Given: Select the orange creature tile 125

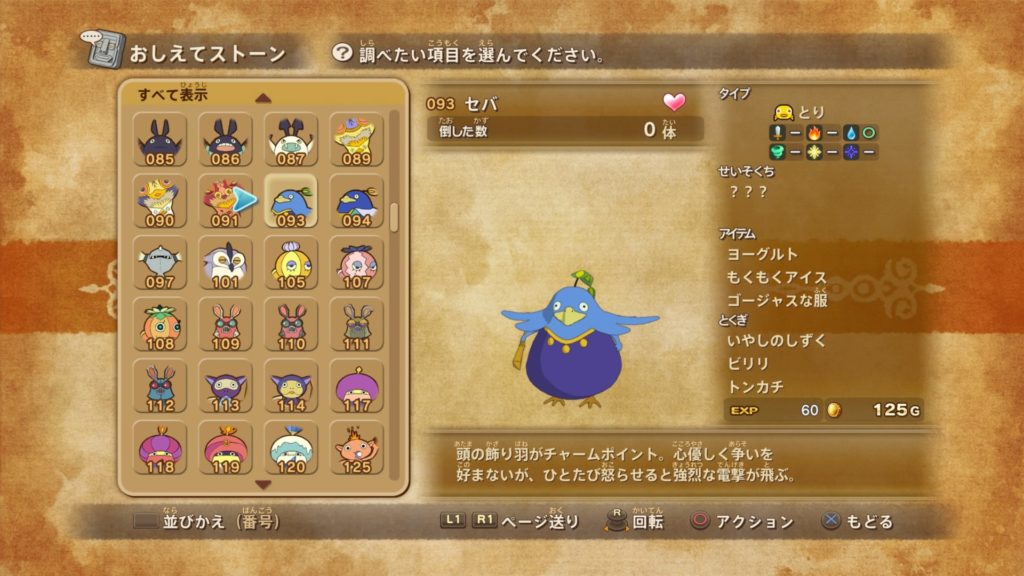Looking at the screenshot, I should click(356, 449).
